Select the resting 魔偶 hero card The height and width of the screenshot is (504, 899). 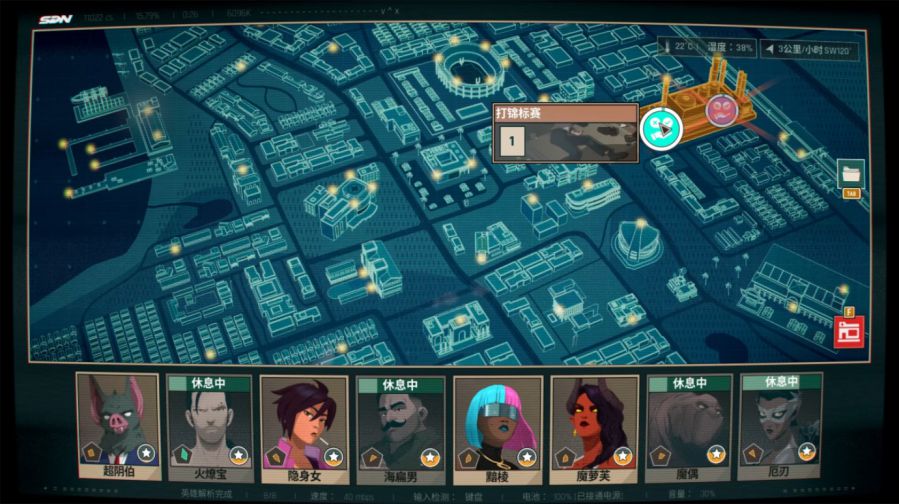(689, 424)
